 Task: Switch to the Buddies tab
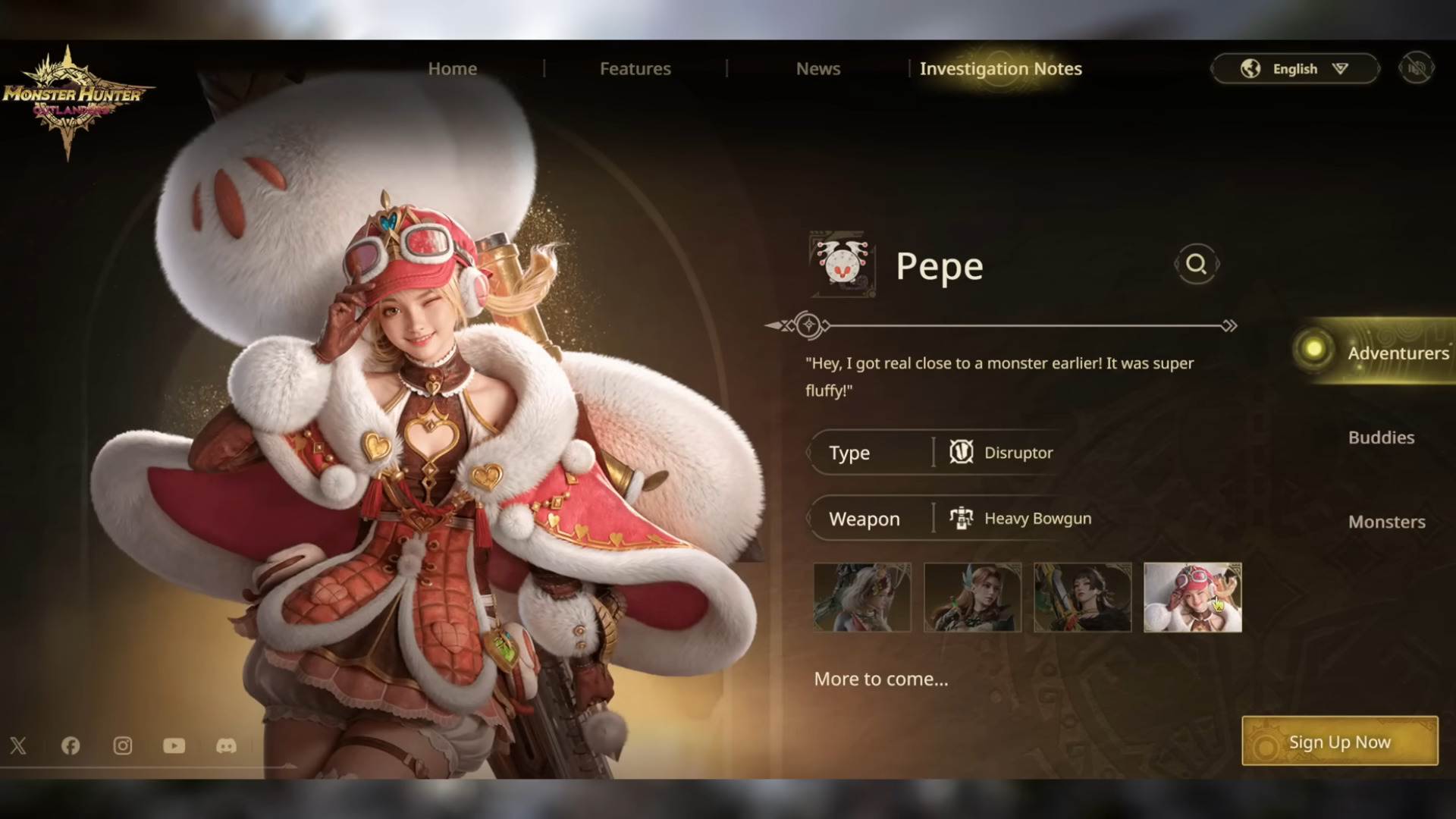1381,438
